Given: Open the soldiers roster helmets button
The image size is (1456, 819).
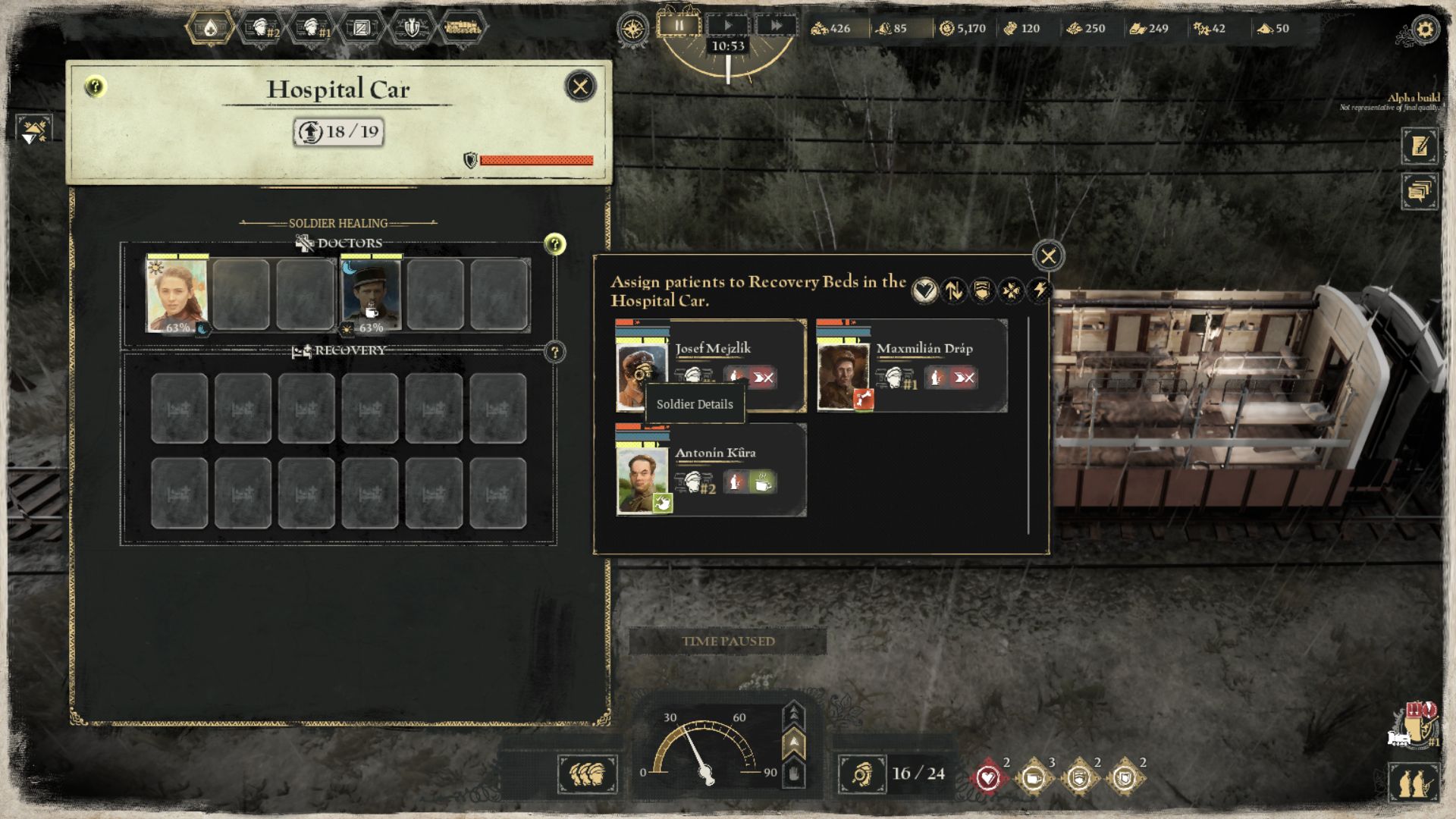Looking at the screenshot, I should [588, 774].
